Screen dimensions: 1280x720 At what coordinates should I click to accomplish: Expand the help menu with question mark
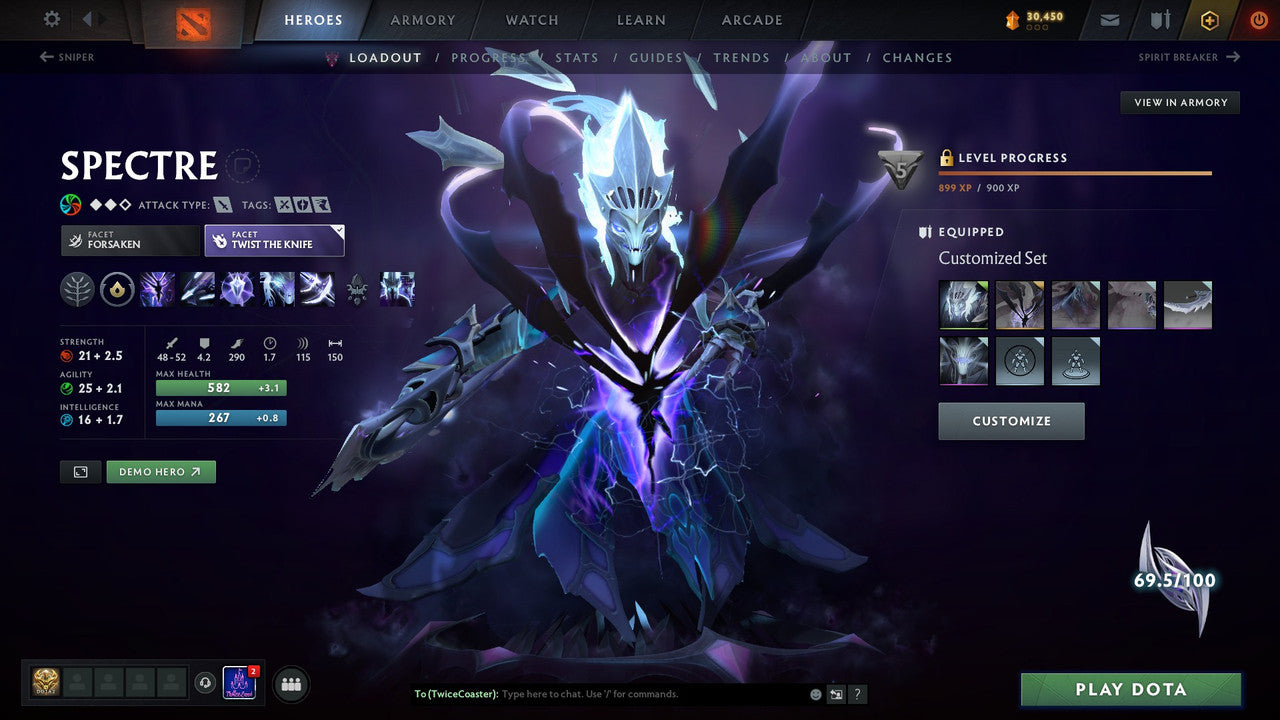(x=857, y=693)
